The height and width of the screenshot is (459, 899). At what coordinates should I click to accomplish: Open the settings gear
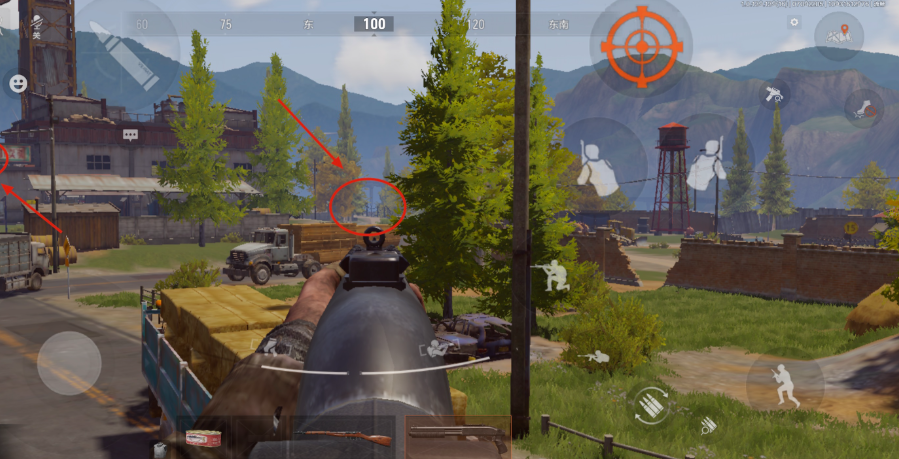794,22
